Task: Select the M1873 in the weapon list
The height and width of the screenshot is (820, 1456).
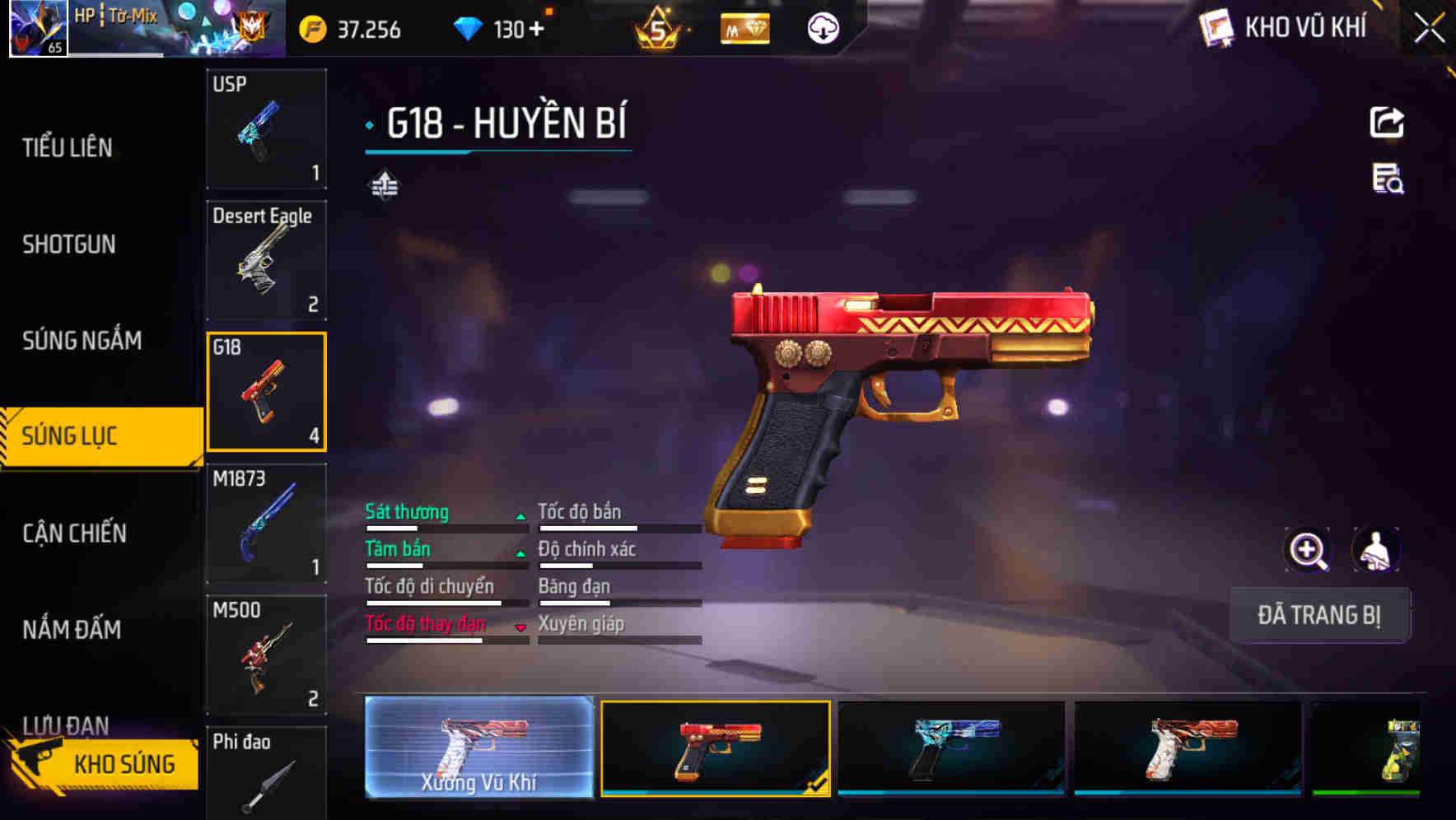Action: pos(265,523)
